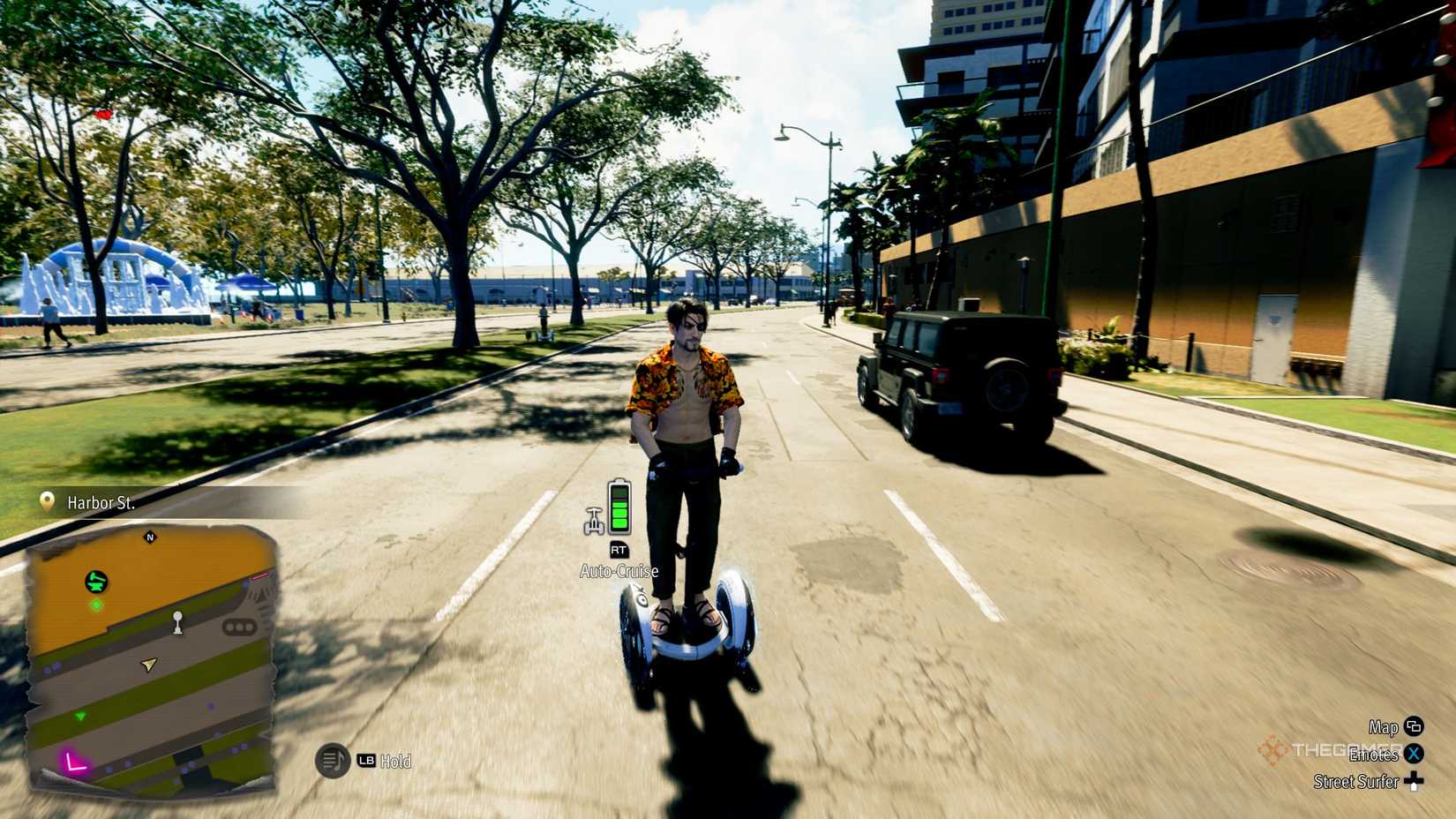Image resolution: width=1456 pixels, height=819 pixels.
Task: Click the location pin icon beside Harbor St.
Action: pyautogui.click(x=47, y=501)
